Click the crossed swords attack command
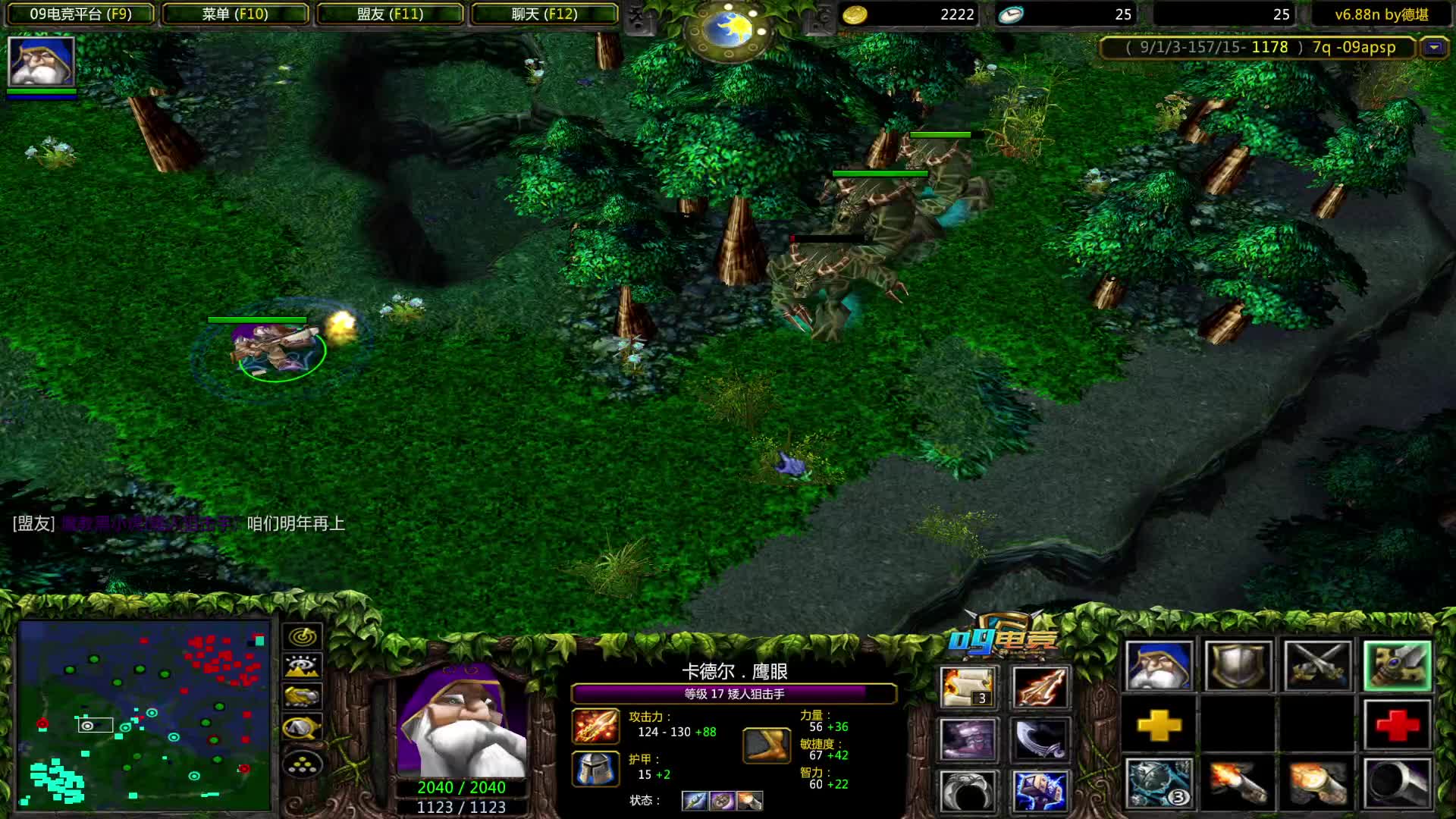 1318,666
